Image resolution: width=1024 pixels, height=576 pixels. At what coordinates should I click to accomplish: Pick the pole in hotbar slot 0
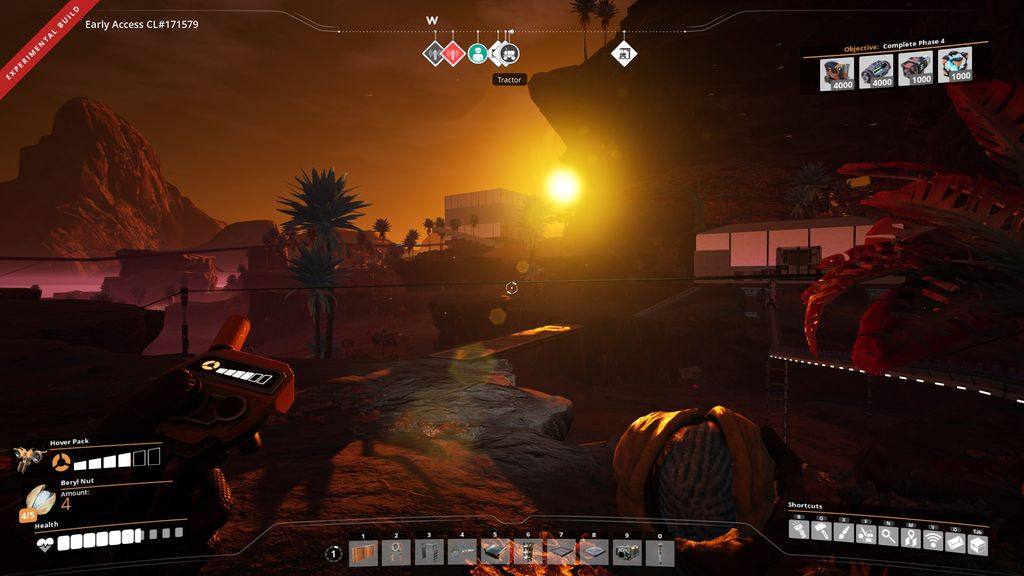click(660, 553)
